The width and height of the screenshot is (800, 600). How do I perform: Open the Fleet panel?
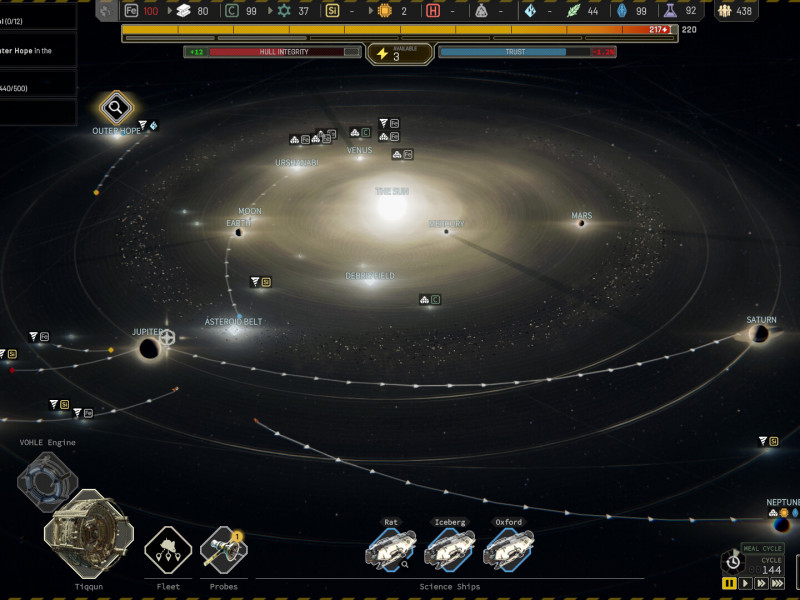pyautogui.click(x=168, y=549)
